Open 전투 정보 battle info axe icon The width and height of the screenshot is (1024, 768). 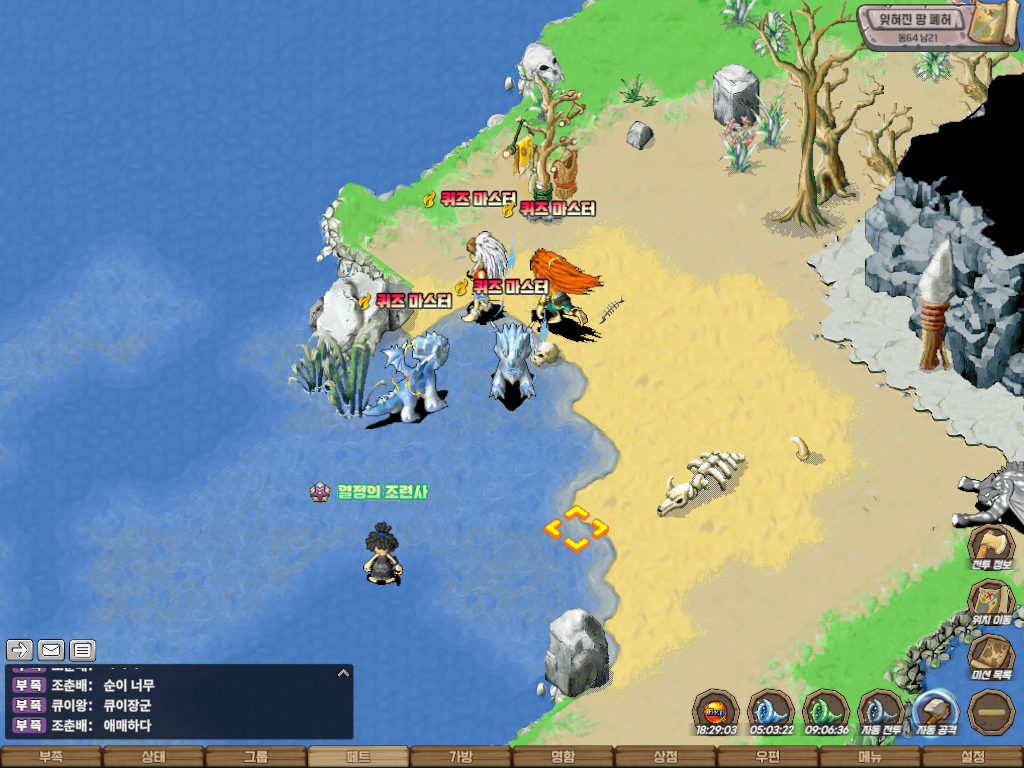pyautogui.click(x=992, y=547)
